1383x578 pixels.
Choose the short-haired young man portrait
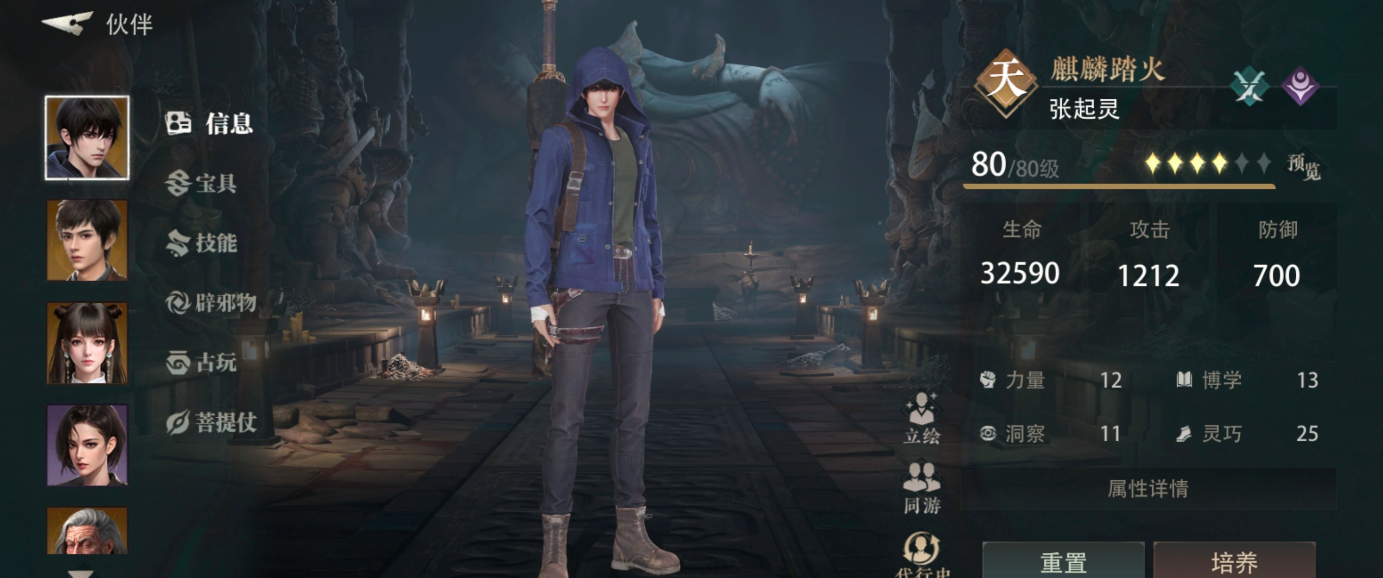pos(87,240)
